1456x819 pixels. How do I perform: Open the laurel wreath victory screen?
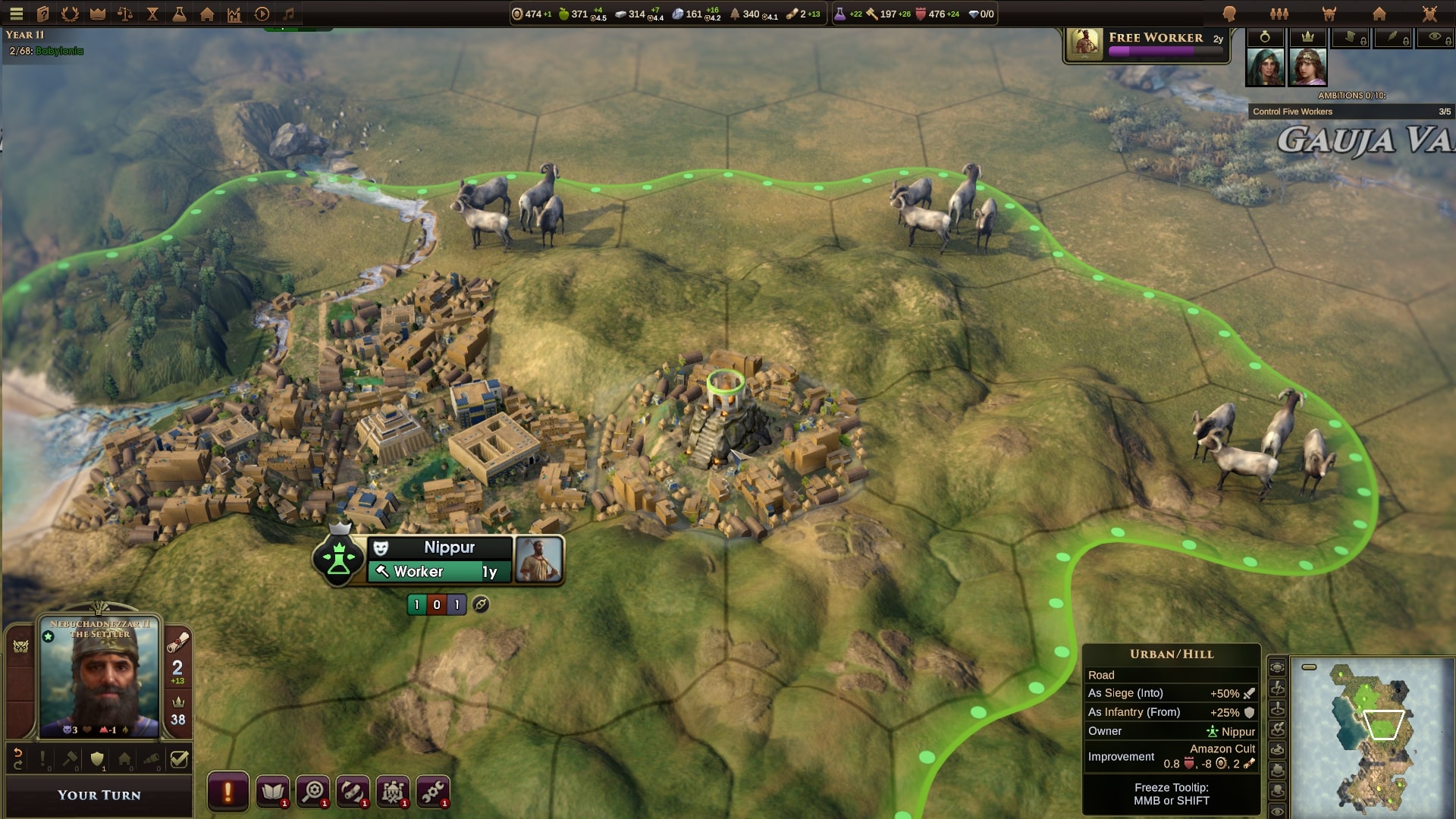coord(70,14)
